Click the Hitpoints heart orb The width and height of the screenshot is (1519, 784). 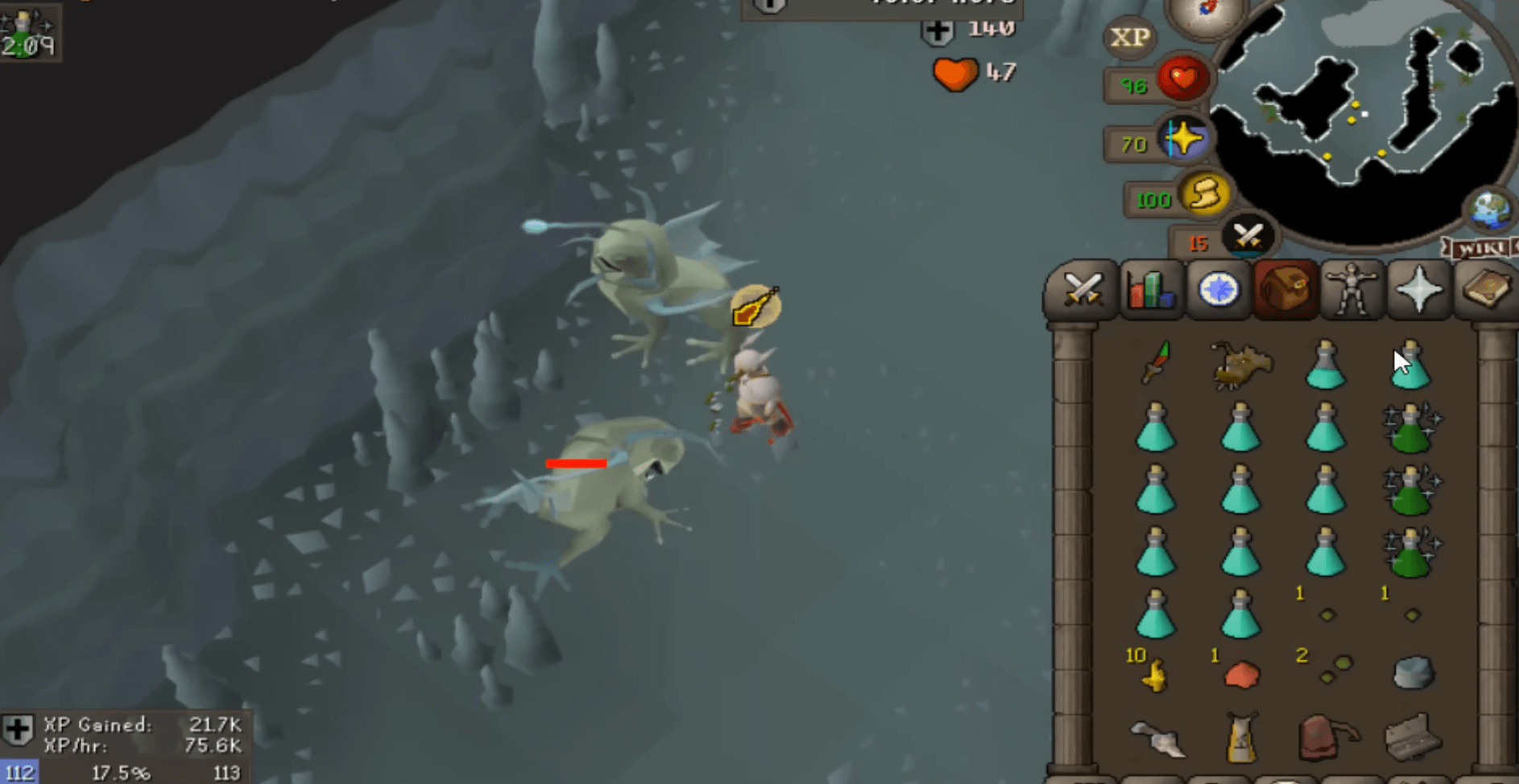[x=1182, y=79]
